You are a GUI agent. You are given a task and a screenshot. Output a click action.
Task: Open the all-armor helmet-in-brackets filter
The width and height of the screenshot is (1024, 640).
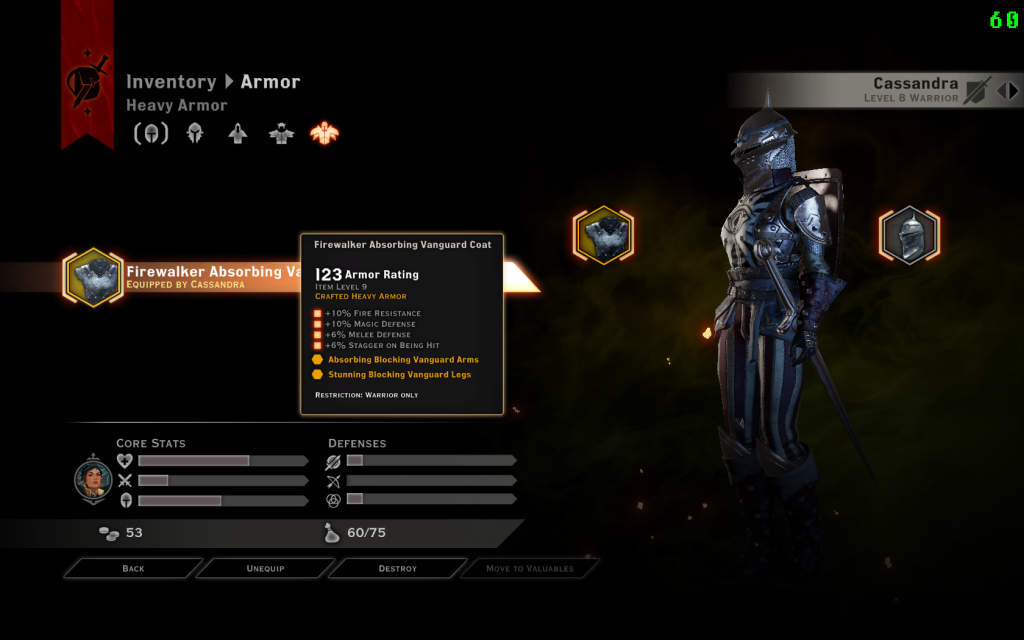[152, 133]
